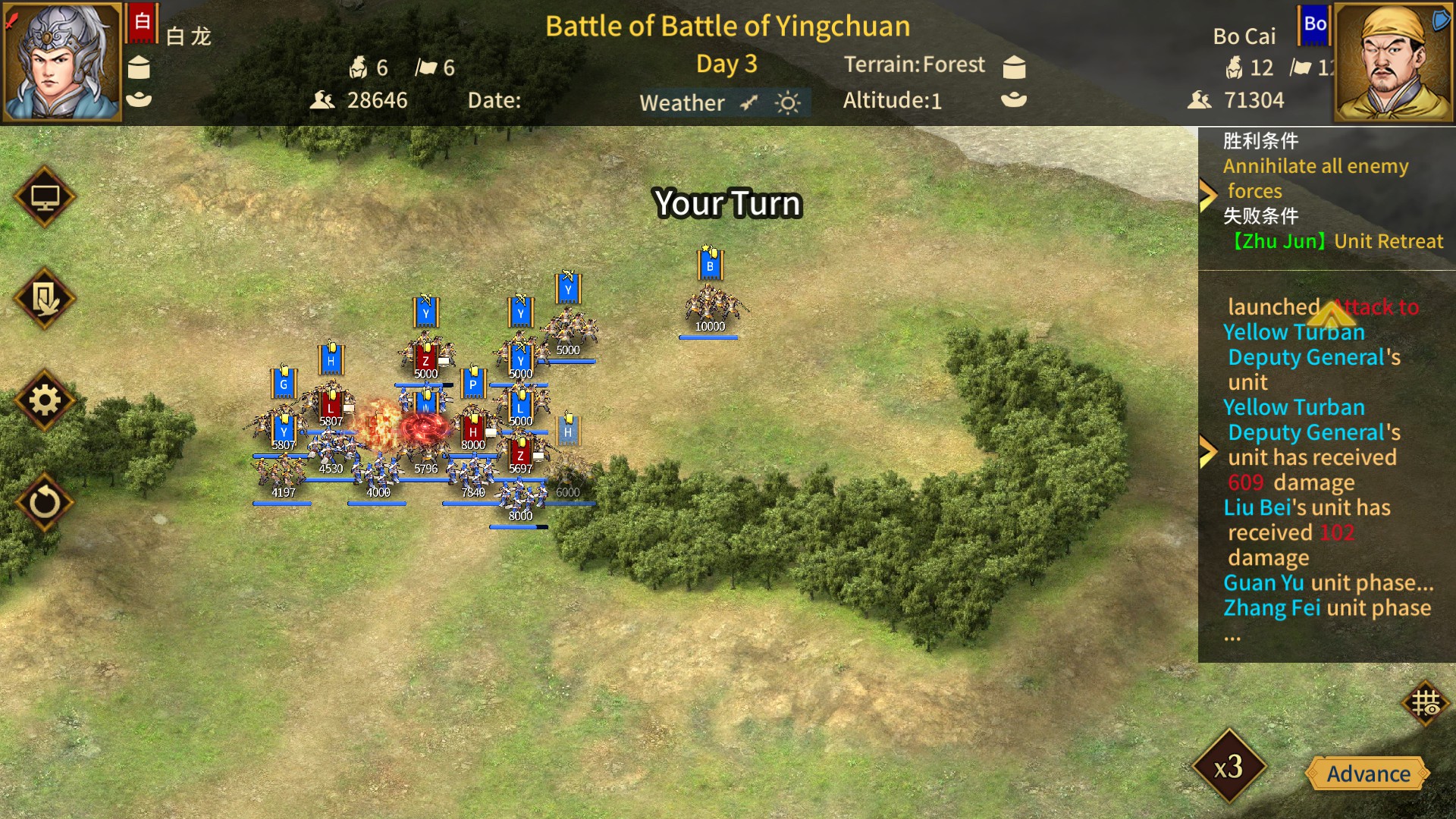The height and width of the screenshot is (819, 1456).
Task: Click the Weather sunny indicator
Action: pos(788,102)
